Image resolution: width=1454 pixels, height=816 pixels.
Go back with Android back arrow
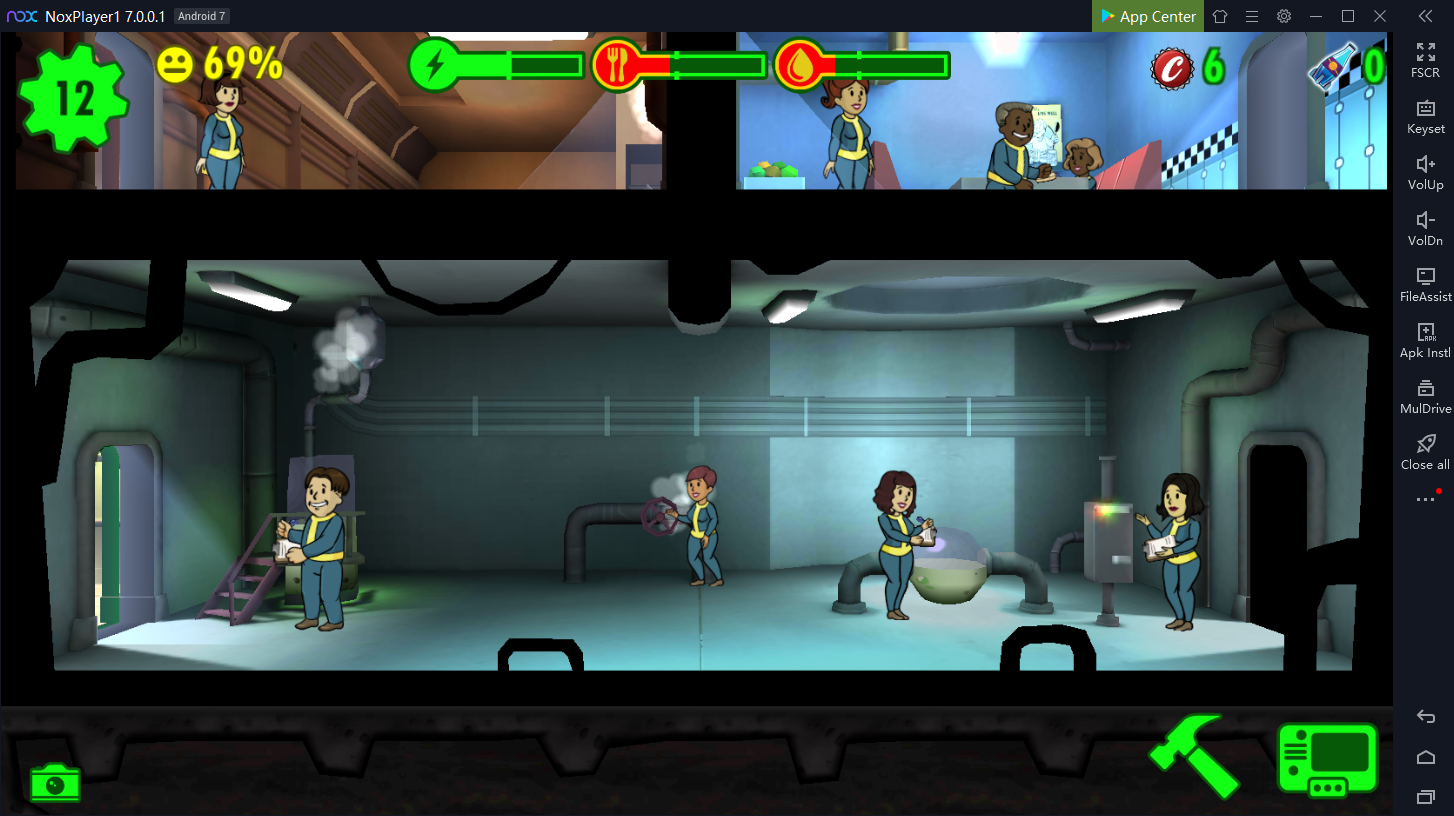pos(1426,717)
